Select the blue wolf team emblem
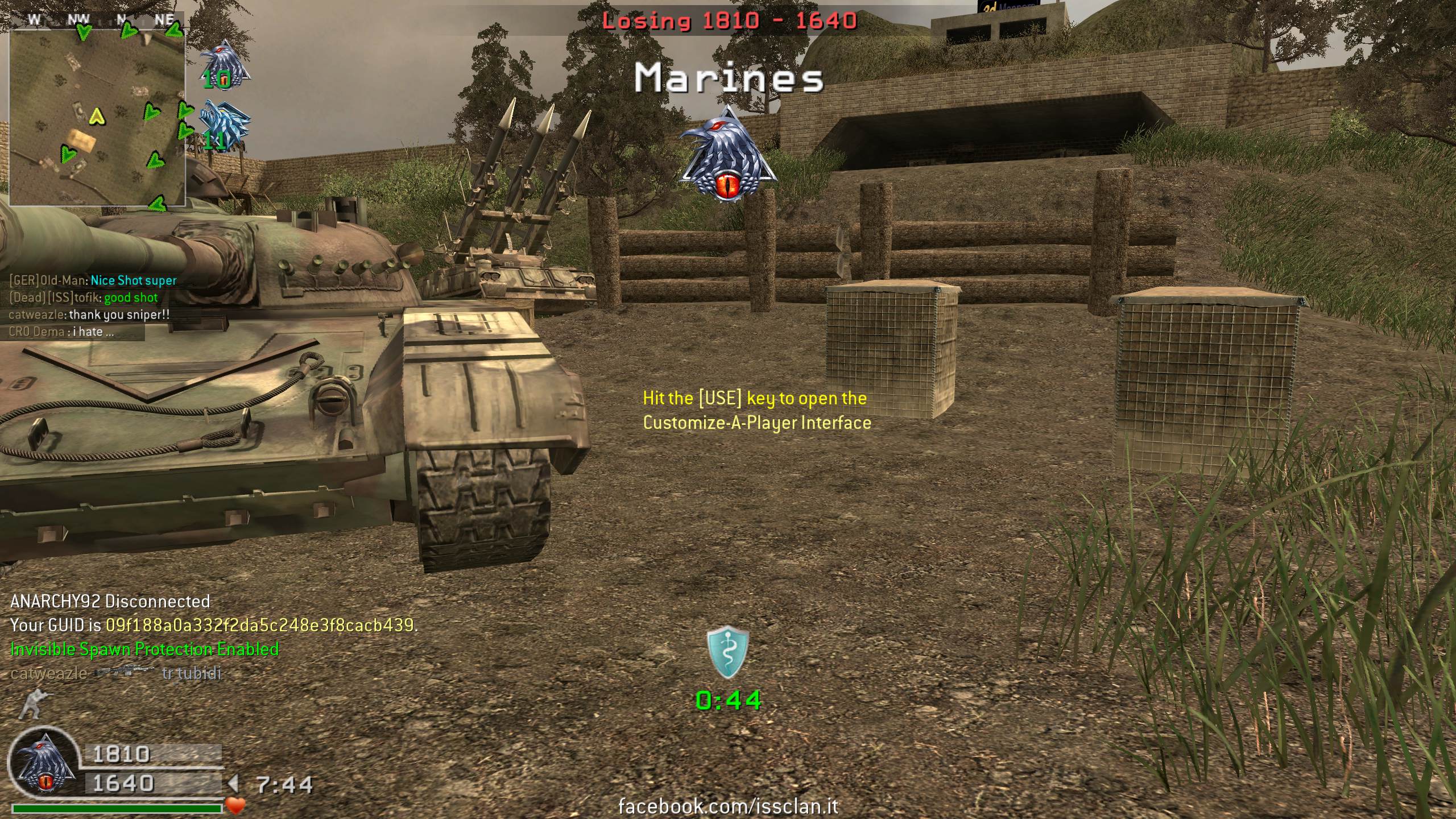The height and width of the screenshot is (819, 1456). pyautogui.click(x=225, y=124)
